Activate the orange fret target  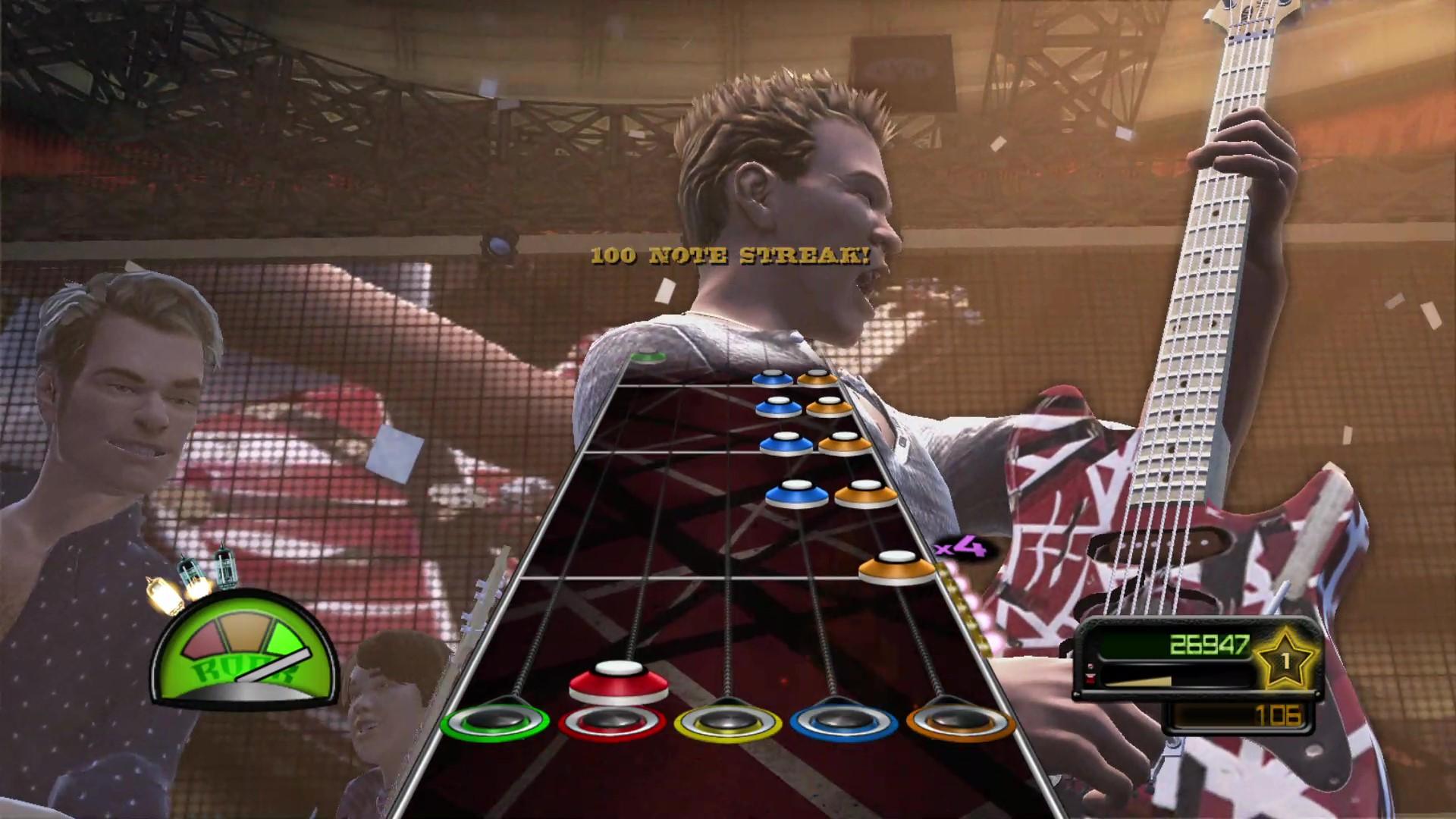tap(960, 720)
